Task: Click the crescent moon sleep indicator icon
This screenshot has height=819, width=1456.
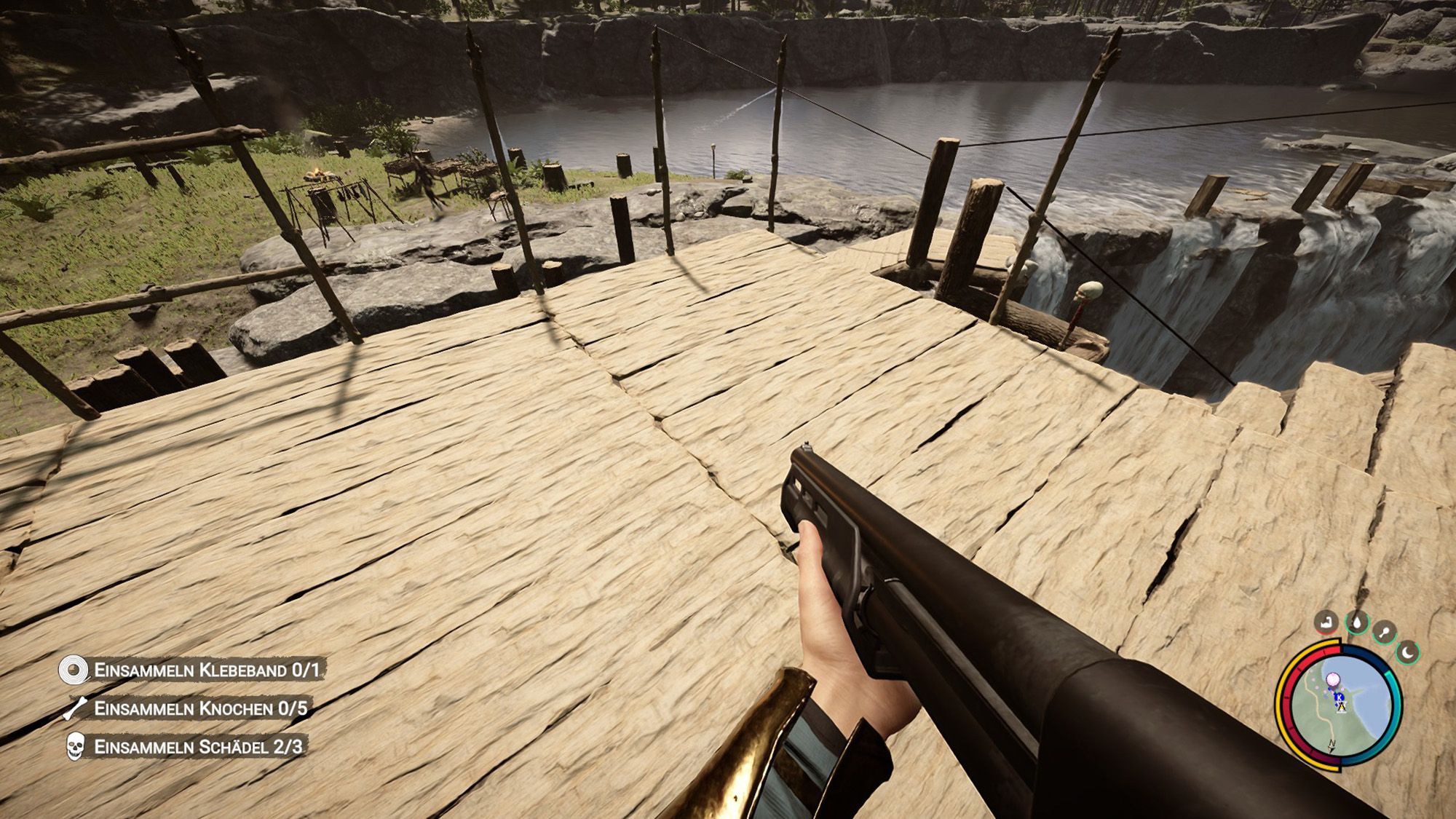Action: 1407,652
